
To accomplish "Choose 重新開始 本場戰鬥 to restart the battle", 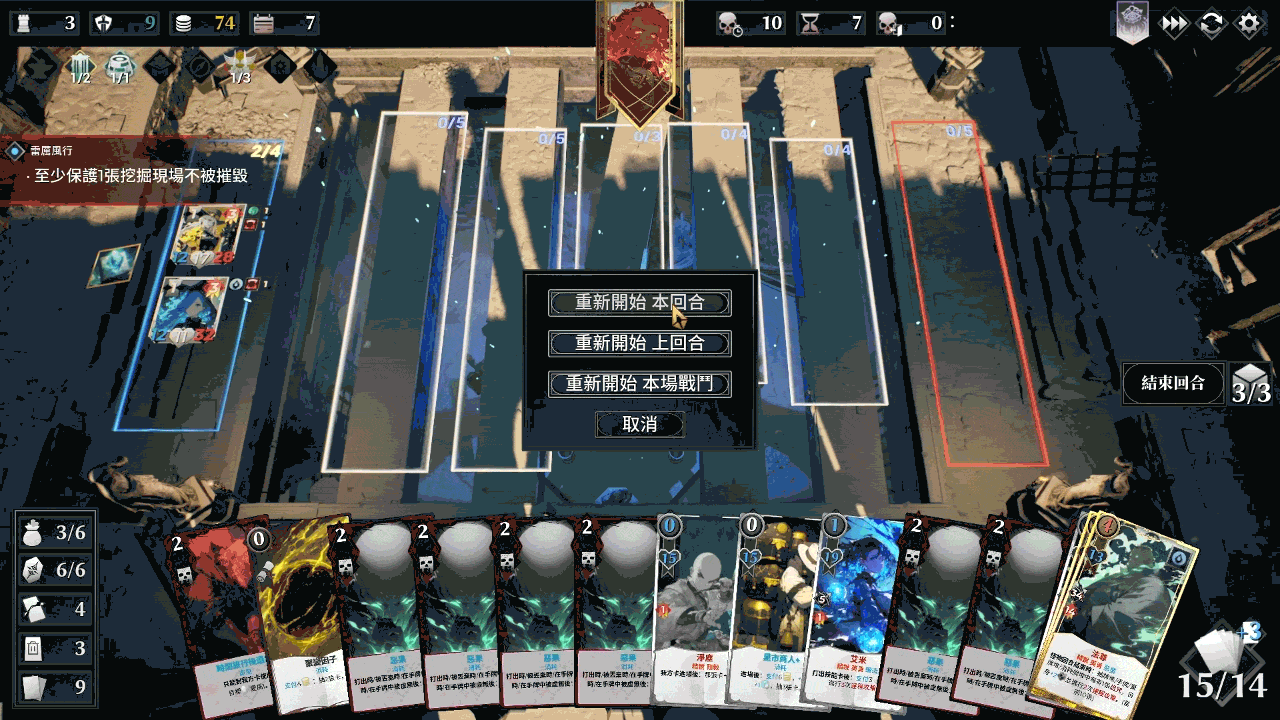I will (640, 384).
